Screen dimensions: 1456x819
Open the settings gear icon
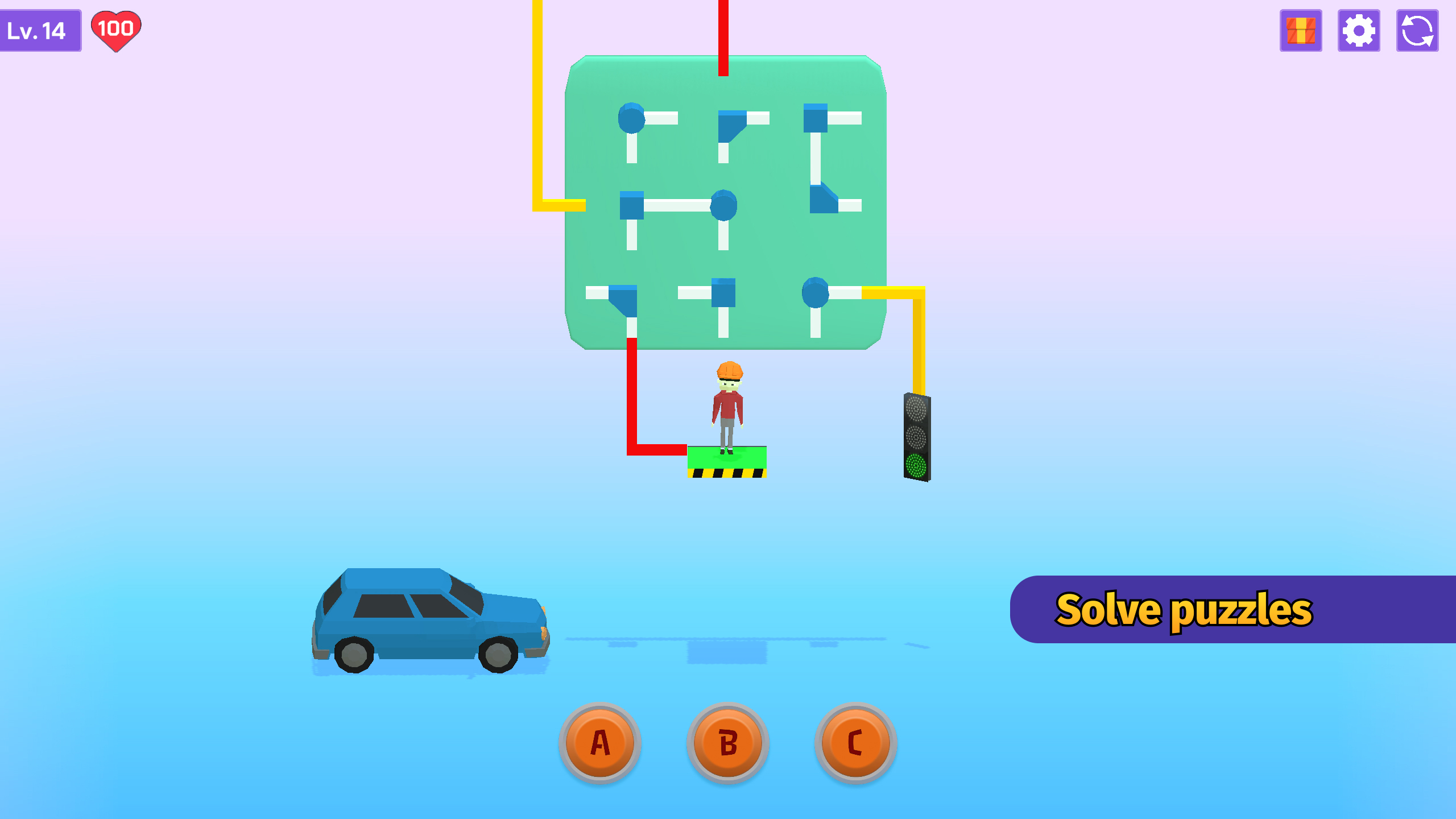1359,31
